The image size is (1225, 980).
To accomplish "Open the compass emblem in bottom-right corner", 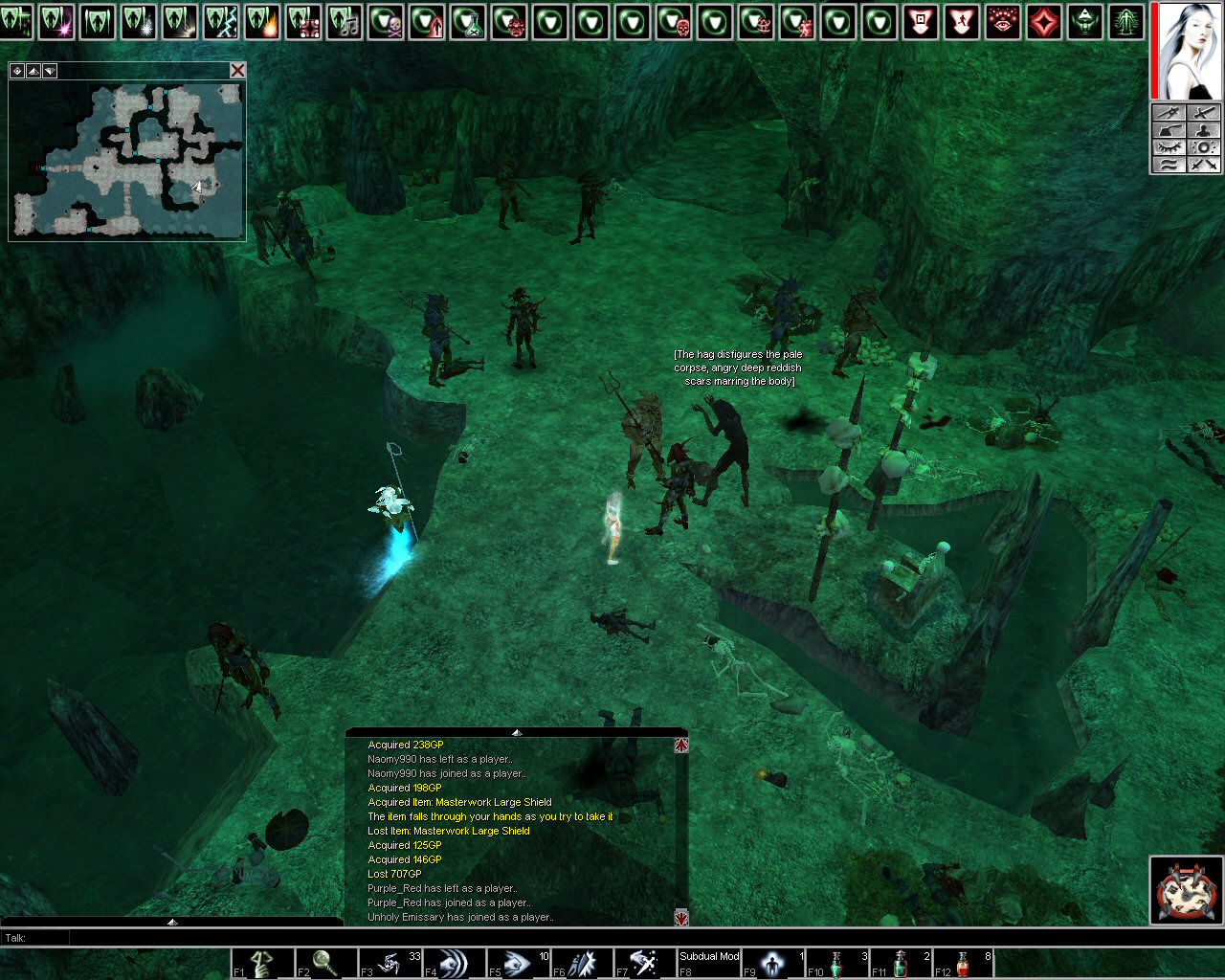I will tap(1185, 890).
